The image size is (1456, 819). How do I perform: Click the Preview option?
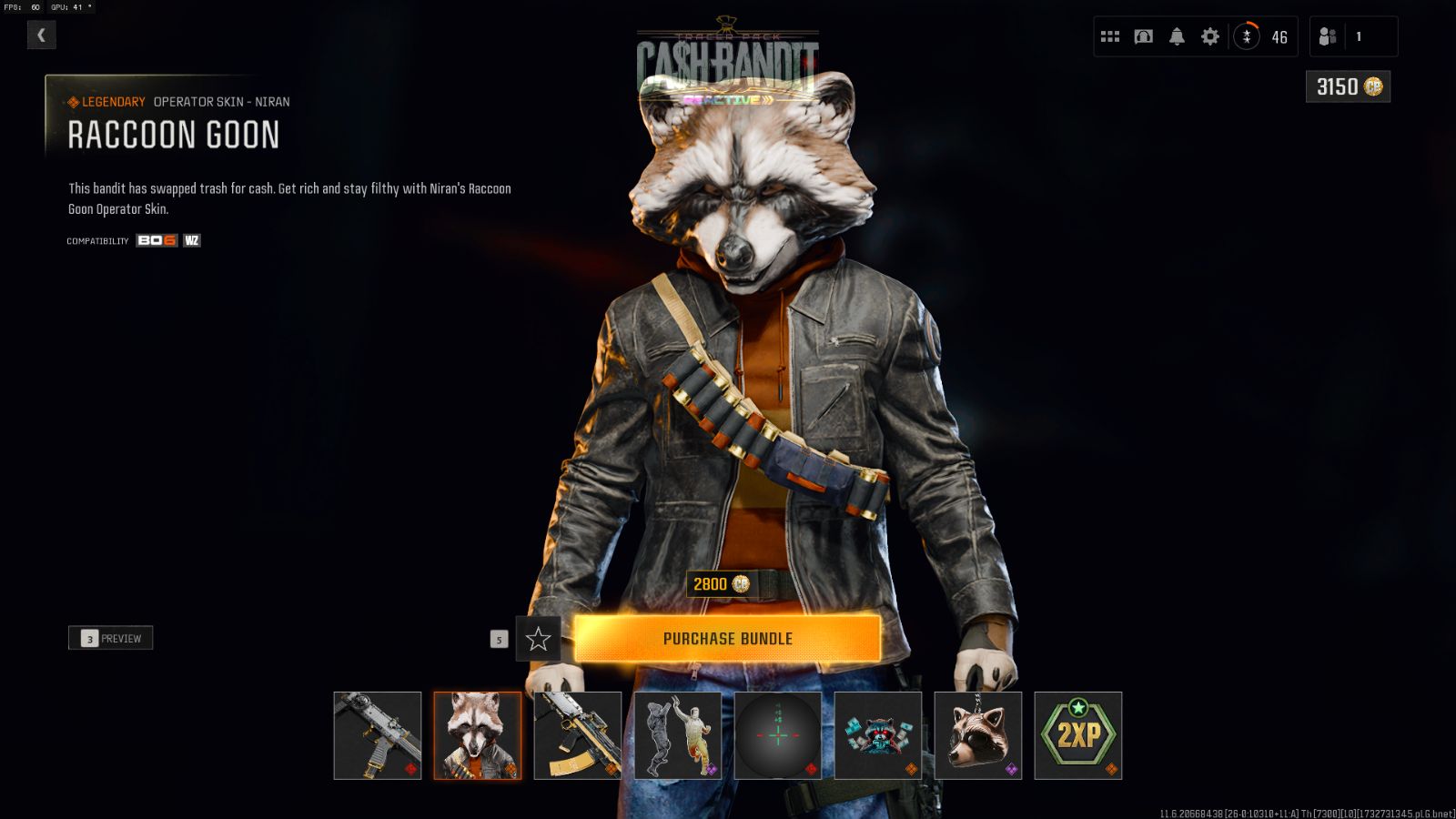click(x=110, y=637)
